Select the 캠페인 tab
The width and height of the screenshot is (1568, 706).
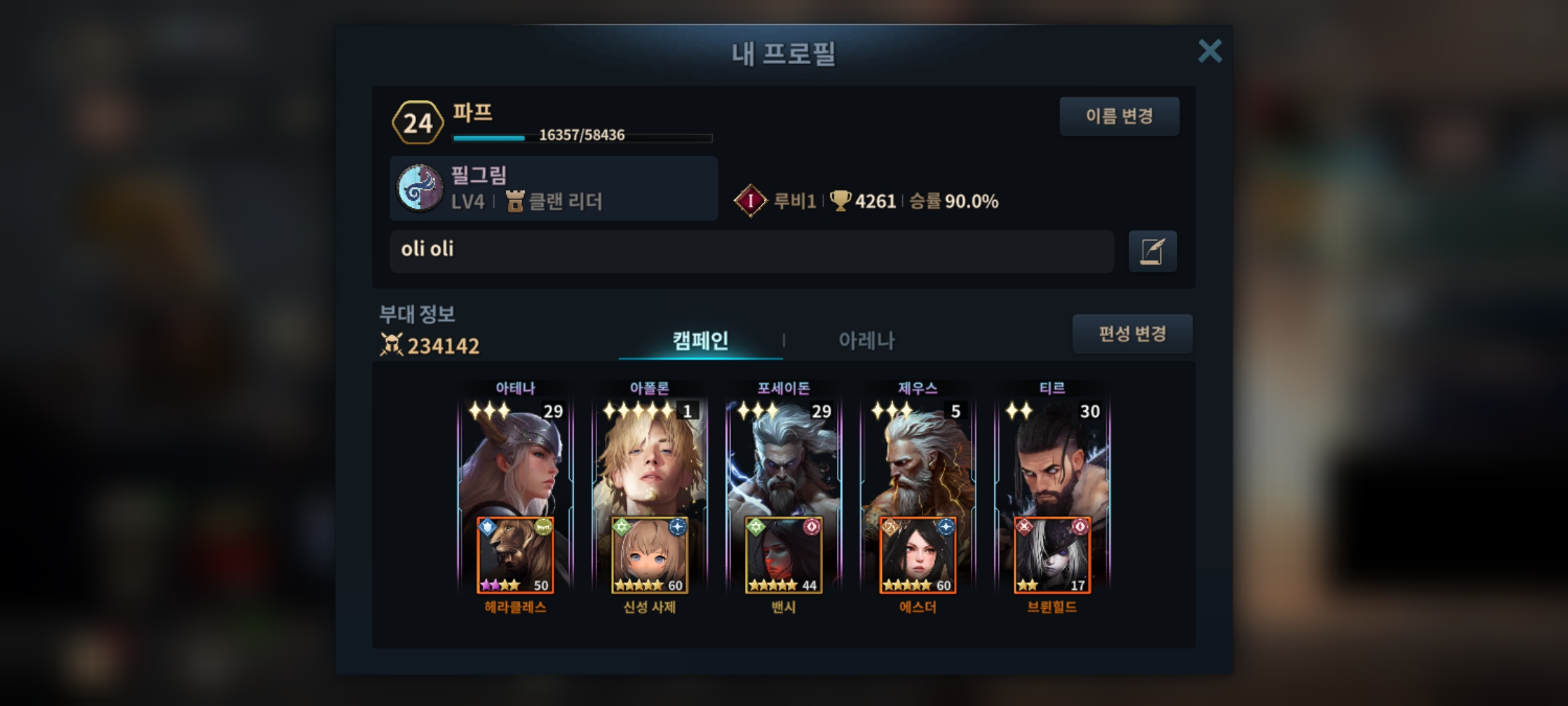click(700, 341)
